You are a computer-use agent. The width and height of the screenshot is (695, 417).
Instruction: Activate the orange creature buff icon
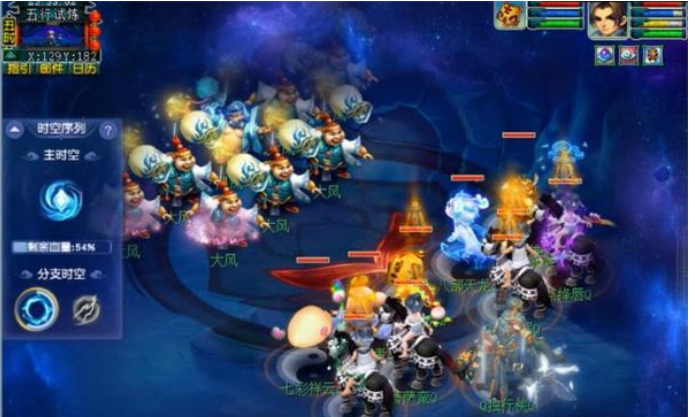coord(652,55)
